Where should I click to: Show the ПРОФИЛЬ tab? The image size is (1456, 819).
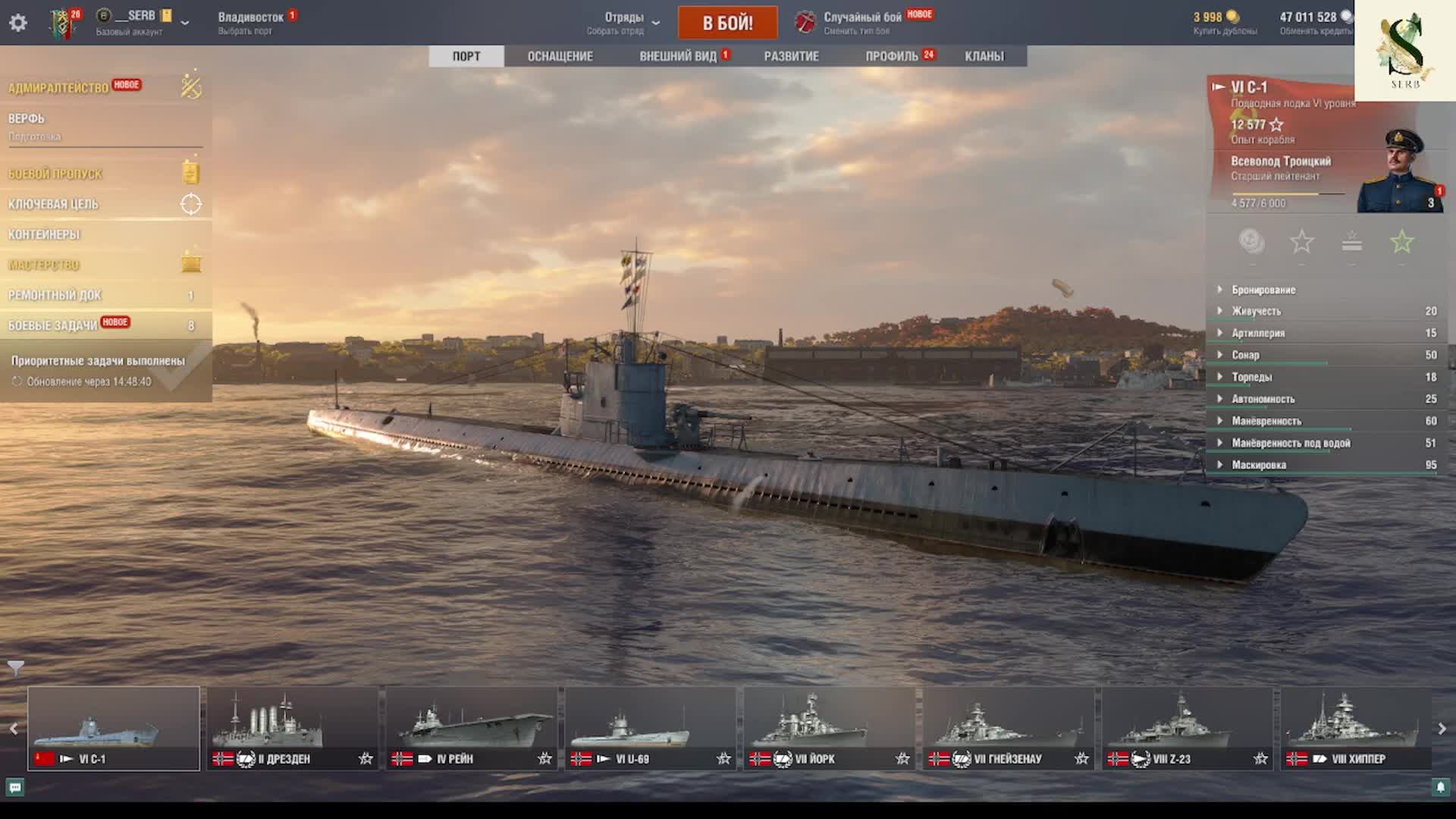892,56
